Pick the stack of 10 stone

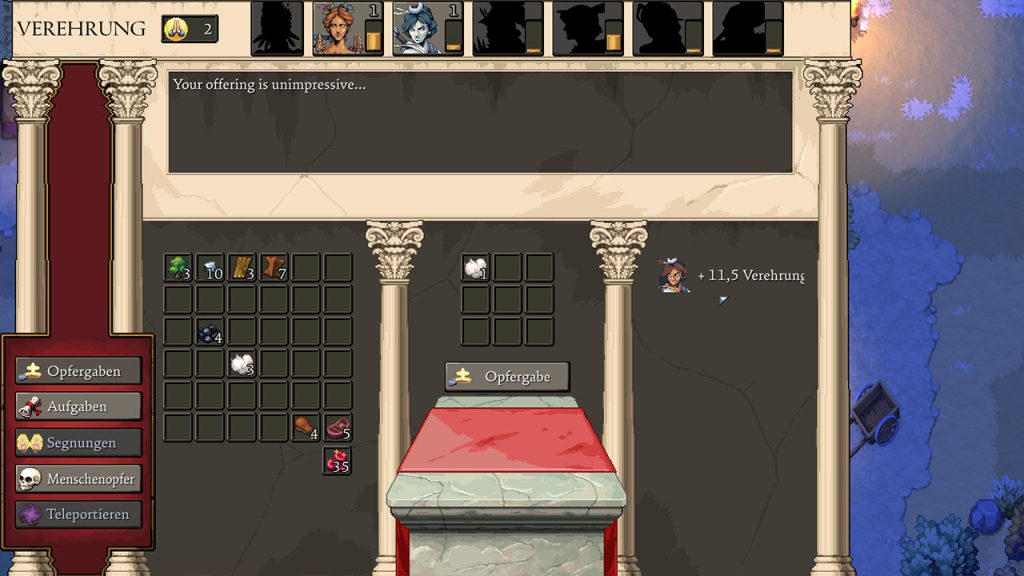coord(210,268)
